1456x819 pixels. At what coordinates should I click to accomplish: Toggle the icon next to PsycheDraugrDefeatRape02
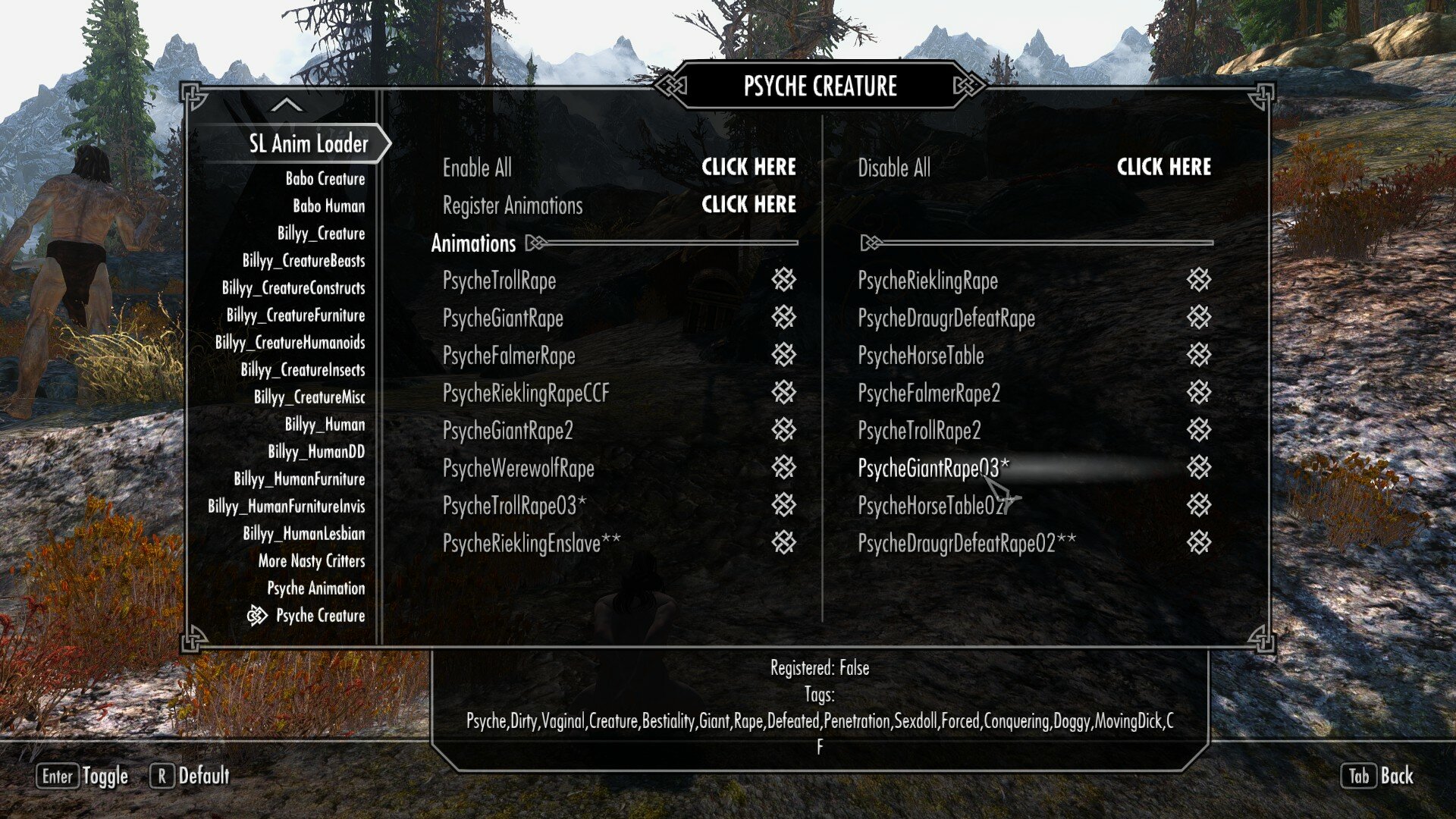coord(1198,543)
